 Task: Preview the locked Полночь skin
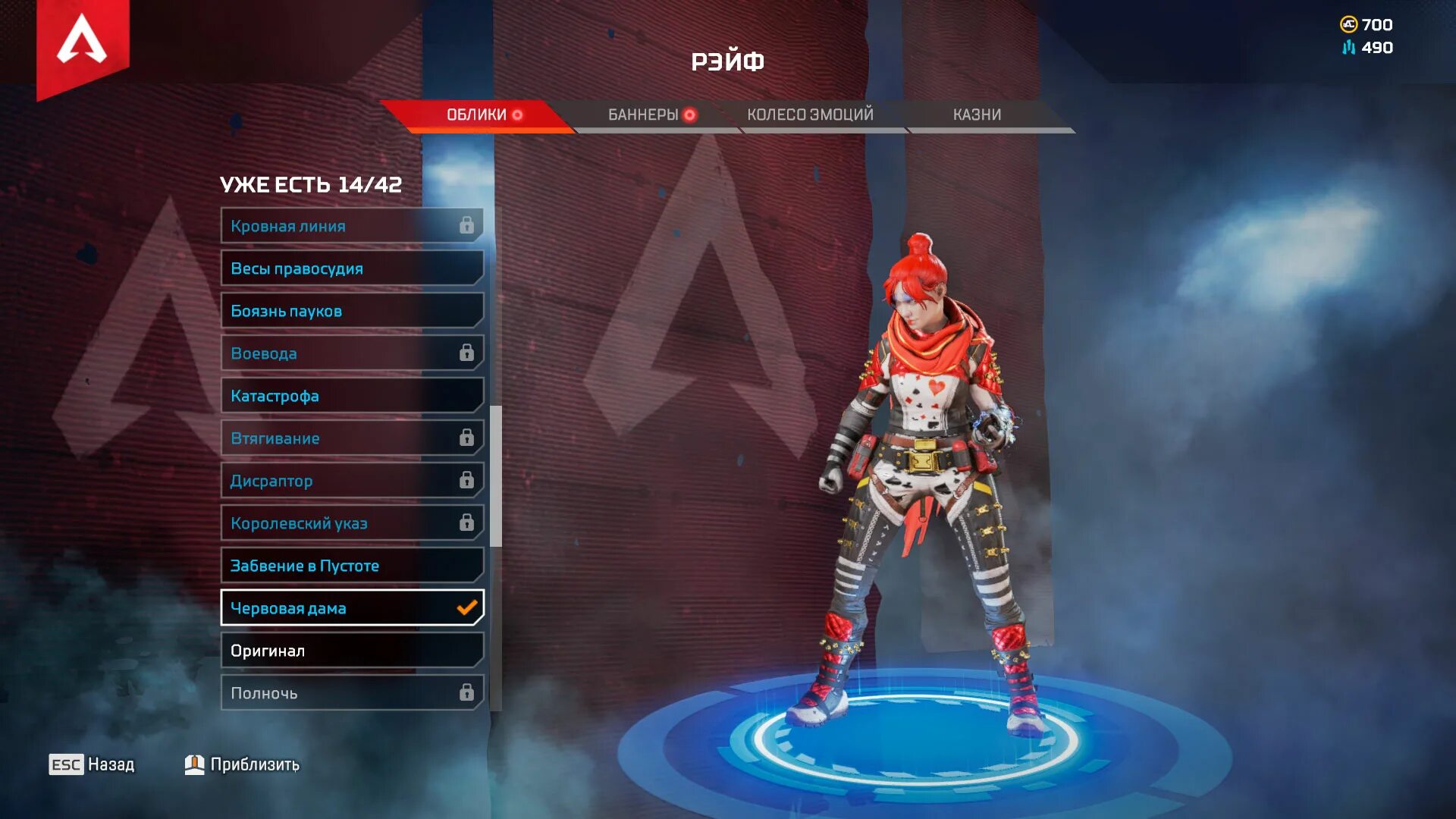point(352,693)
